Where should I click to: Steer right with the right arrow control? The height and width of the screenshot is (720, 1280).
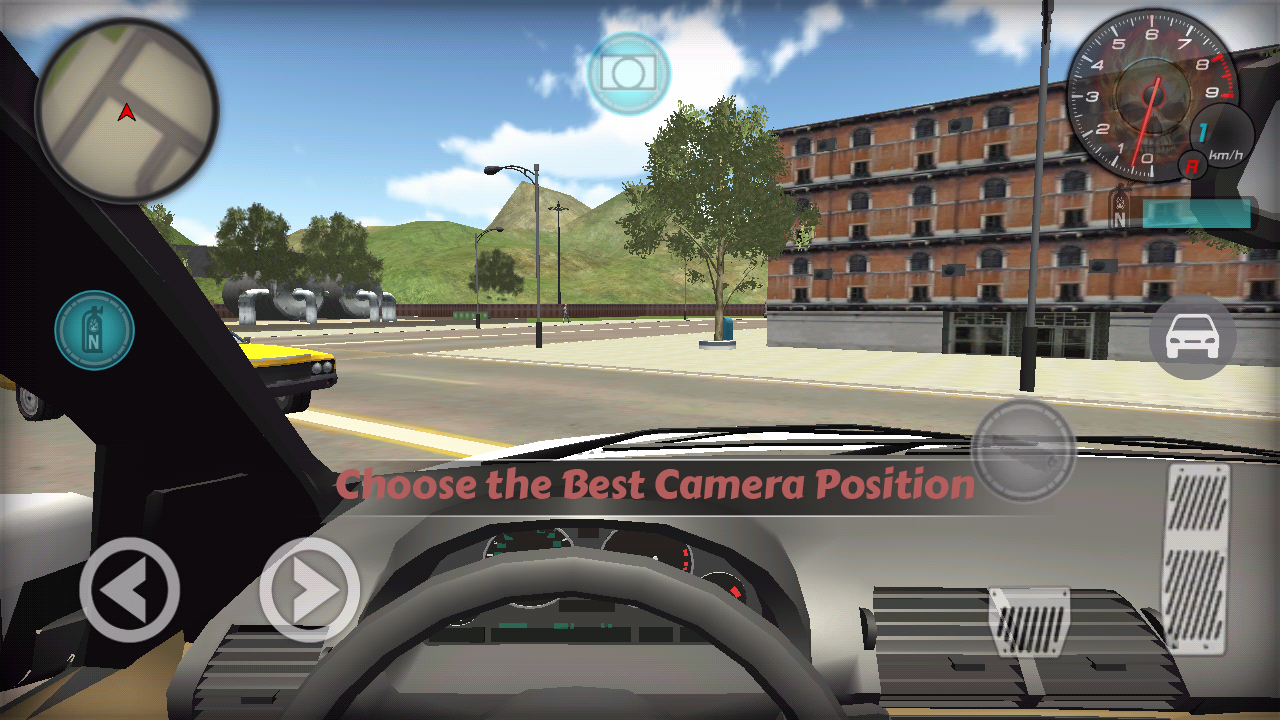tap(308, 592)
